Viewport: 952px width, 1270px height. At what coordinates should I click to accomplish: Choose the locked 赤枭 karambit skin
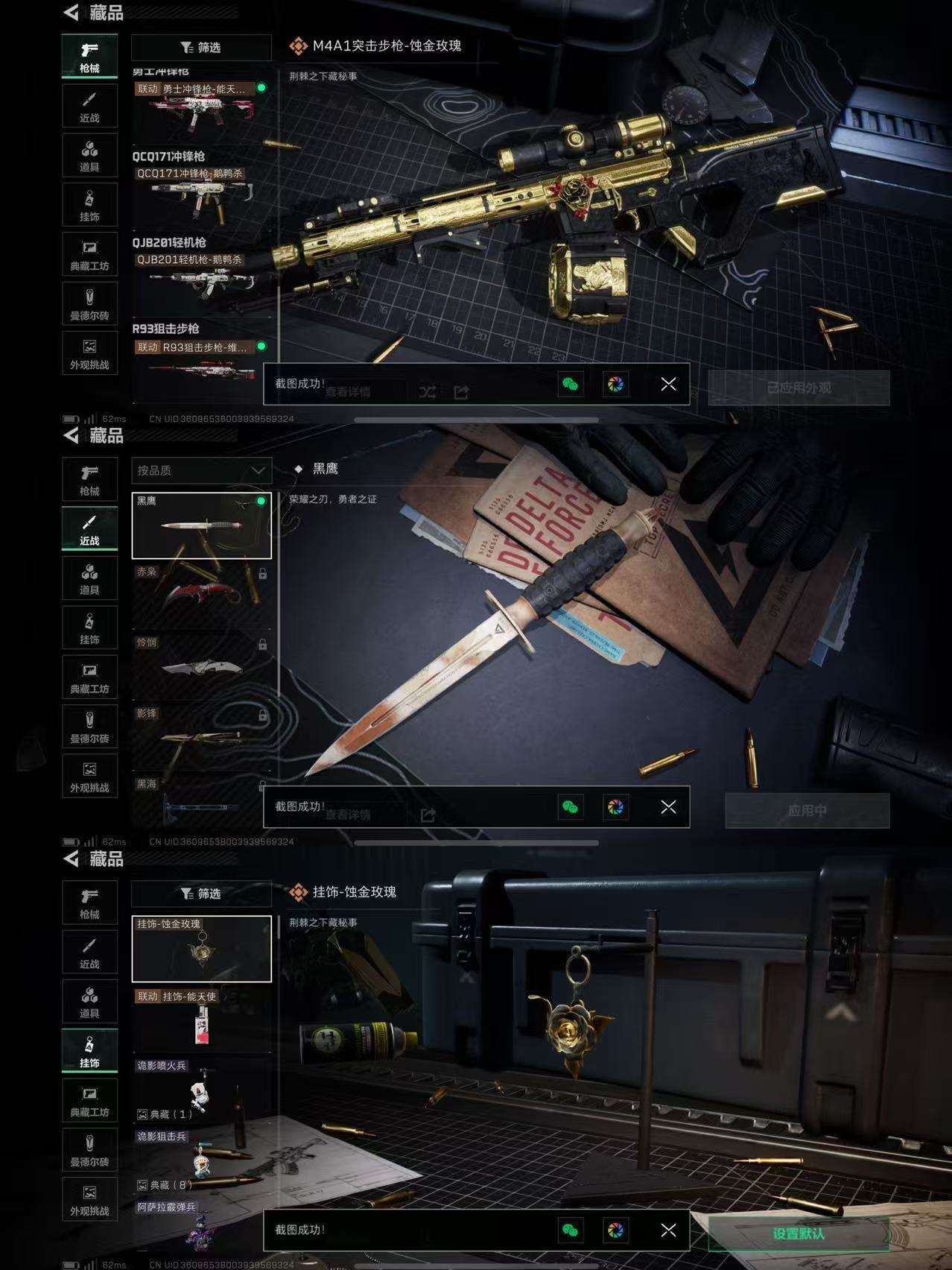coord(201,595)
